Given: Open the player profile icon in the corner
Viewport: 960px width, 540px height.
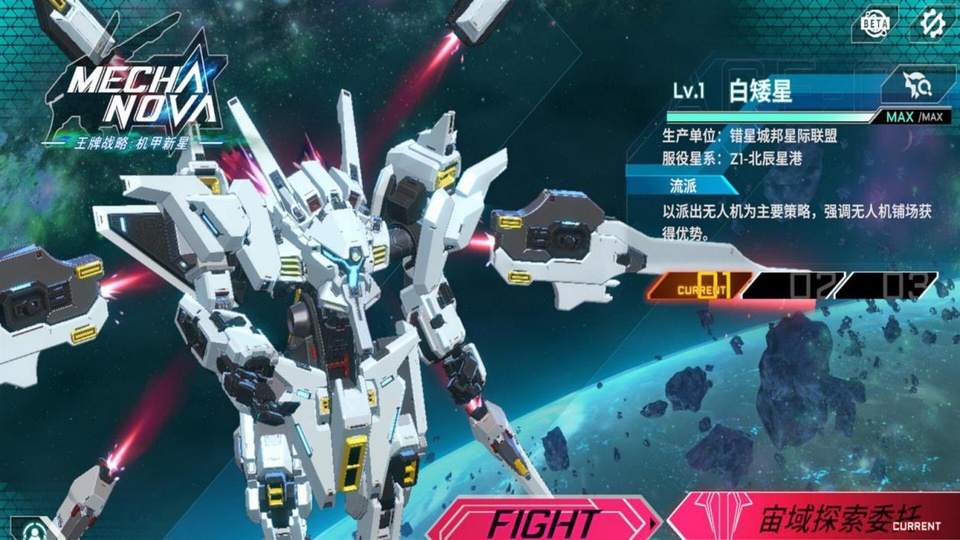Looking at the screenshot, I should [35, 527].
